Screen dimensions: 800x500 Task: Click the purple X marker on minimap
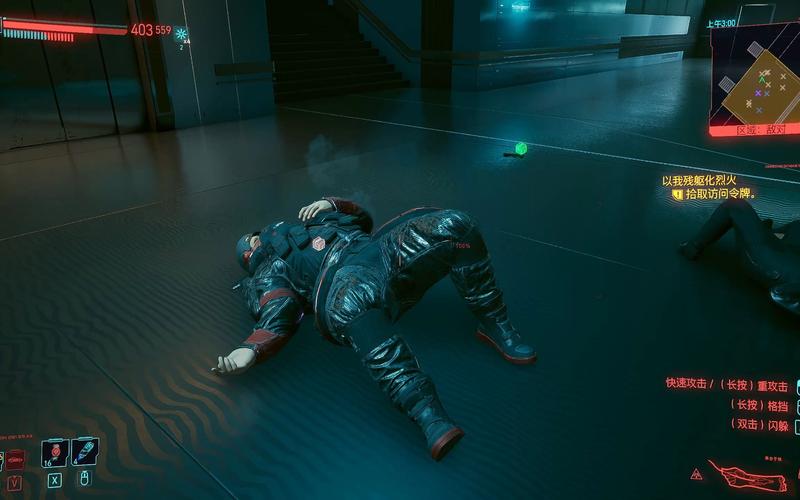click(x=758, y=94)
